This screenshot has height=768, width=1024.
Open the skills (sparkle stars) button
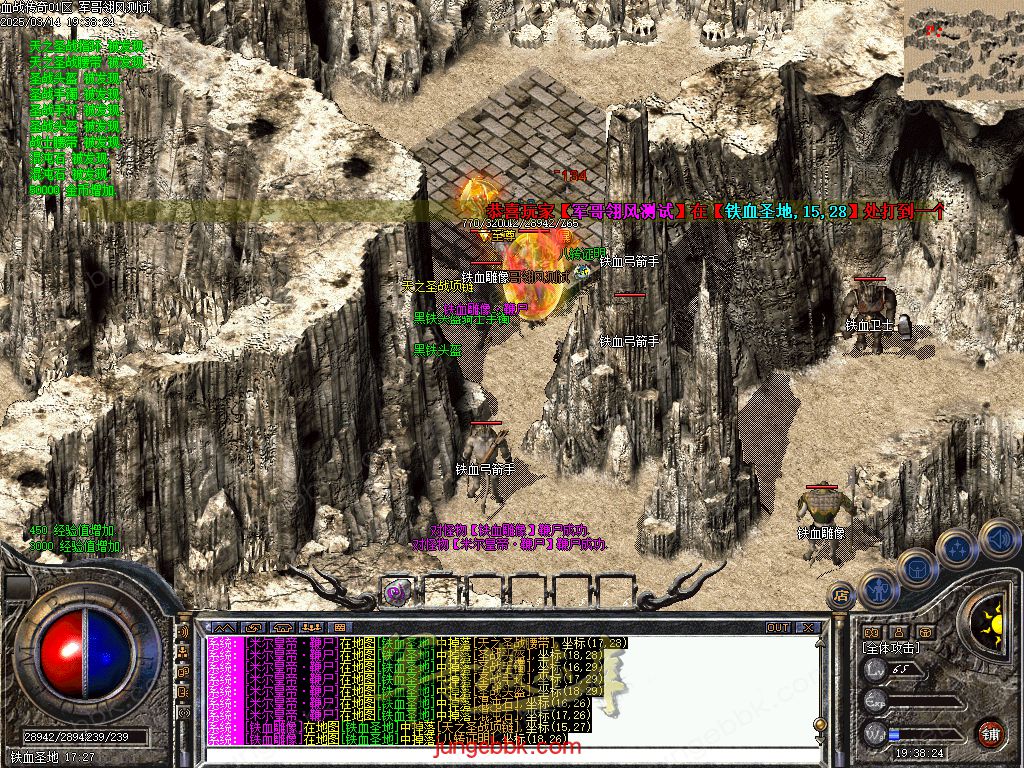(958, 548)
